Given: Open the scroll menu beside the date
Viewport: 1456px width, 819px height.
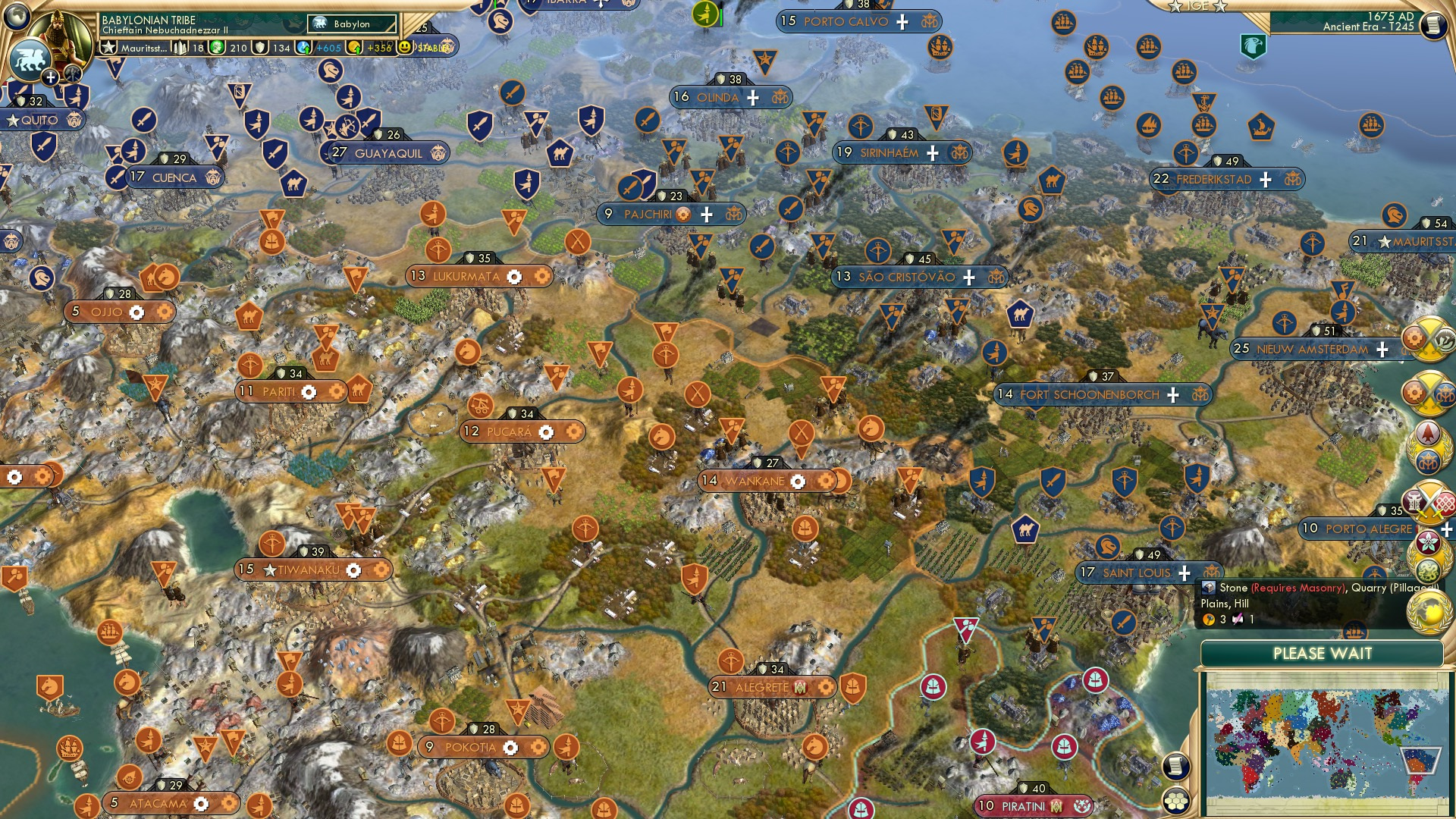Looking at the screenshot, I should 1432,24.
